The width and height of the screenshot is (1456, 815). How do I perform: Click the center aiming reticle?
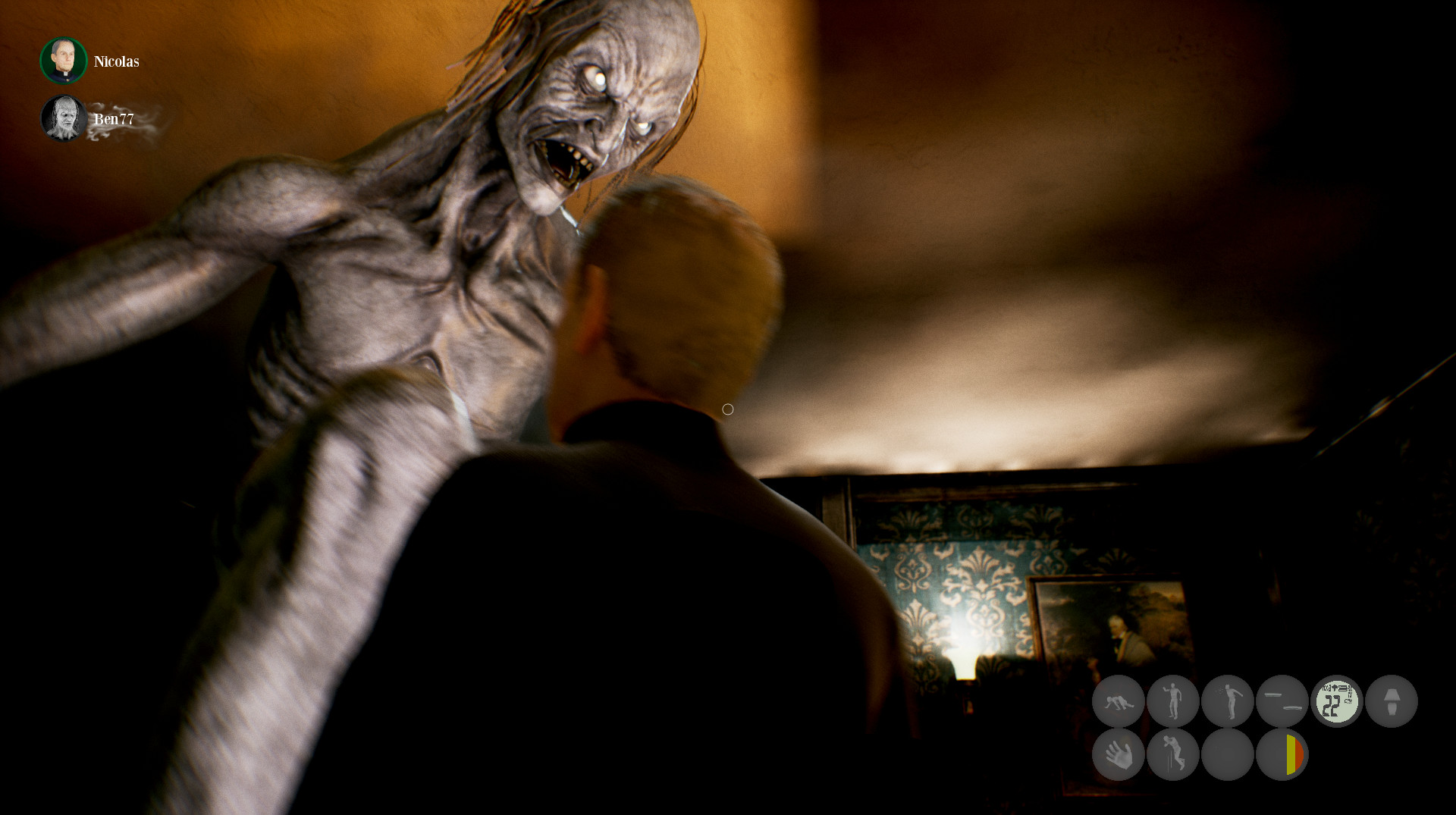(x=728, y=409)
